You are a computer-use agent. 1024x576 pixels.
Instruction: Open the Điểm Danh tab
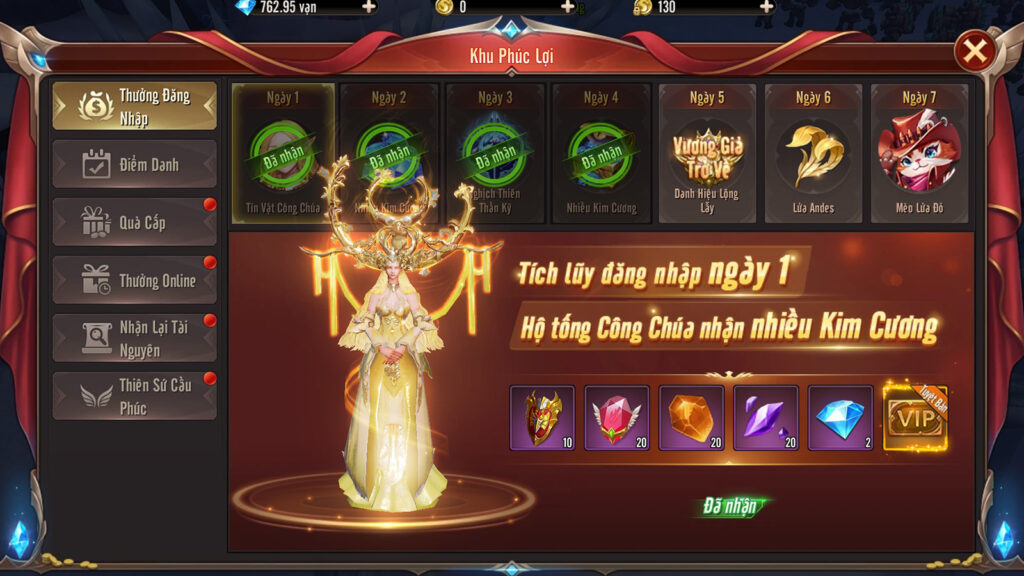pyautogui.click(x=134, y=164)
